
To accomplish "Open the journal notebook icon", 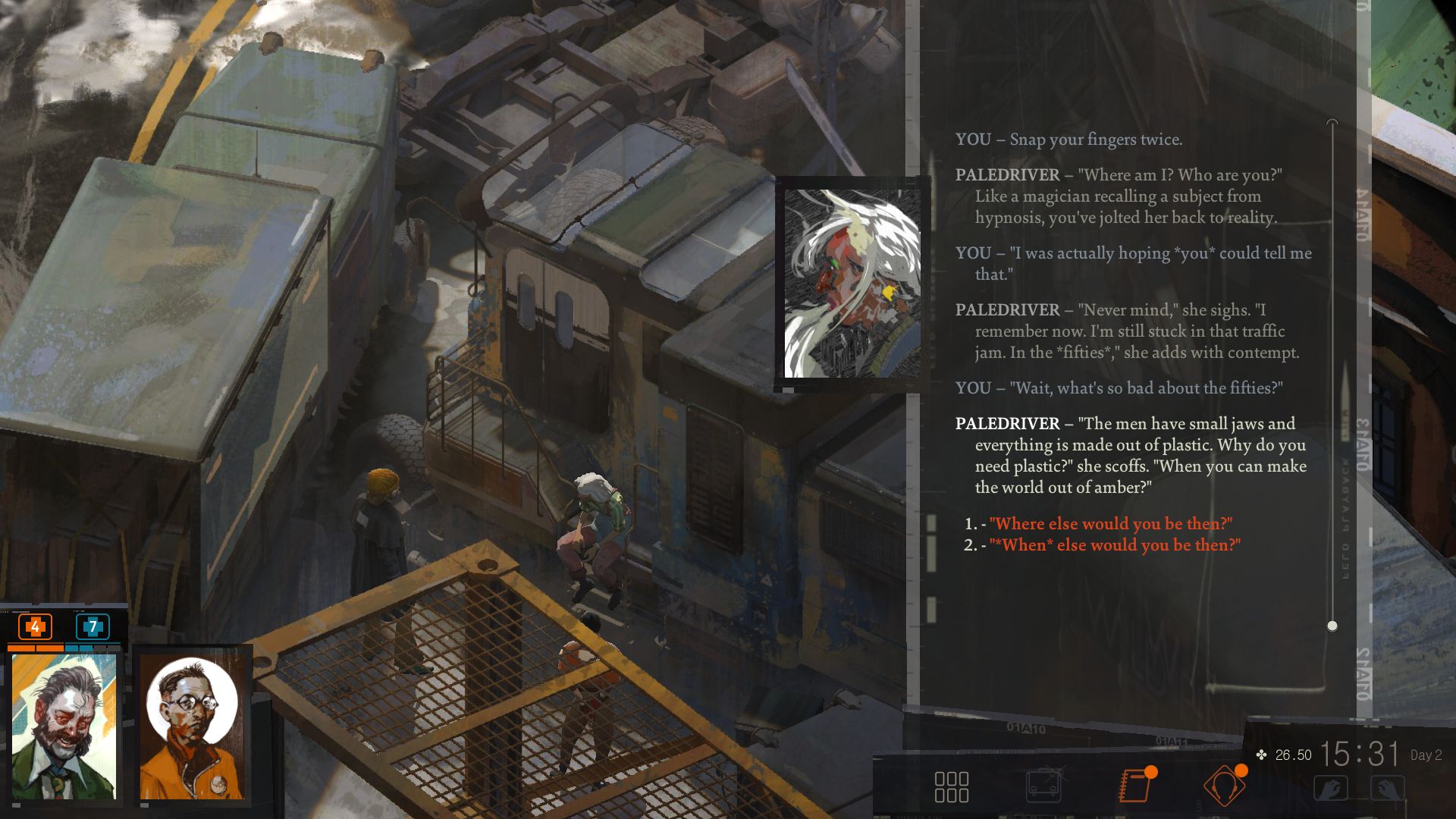I will 1134,786.
